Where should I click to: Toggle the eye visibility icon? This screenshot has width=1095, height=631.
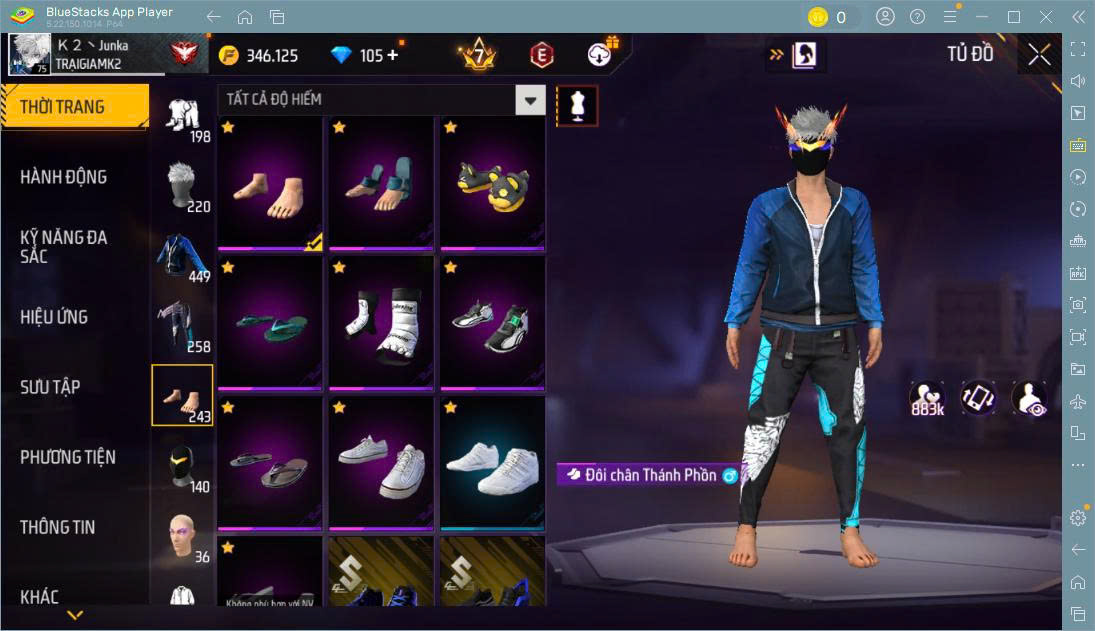1029,398
